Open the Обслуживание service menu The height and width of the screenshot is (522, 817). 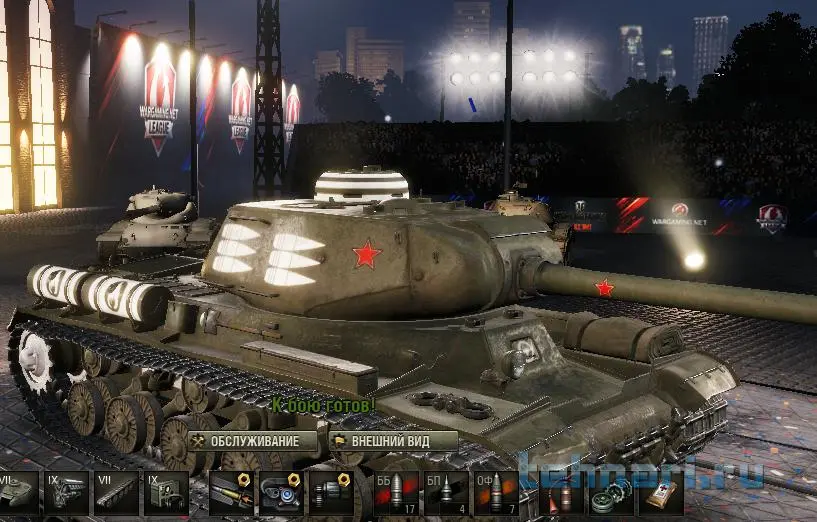[252, 441]
